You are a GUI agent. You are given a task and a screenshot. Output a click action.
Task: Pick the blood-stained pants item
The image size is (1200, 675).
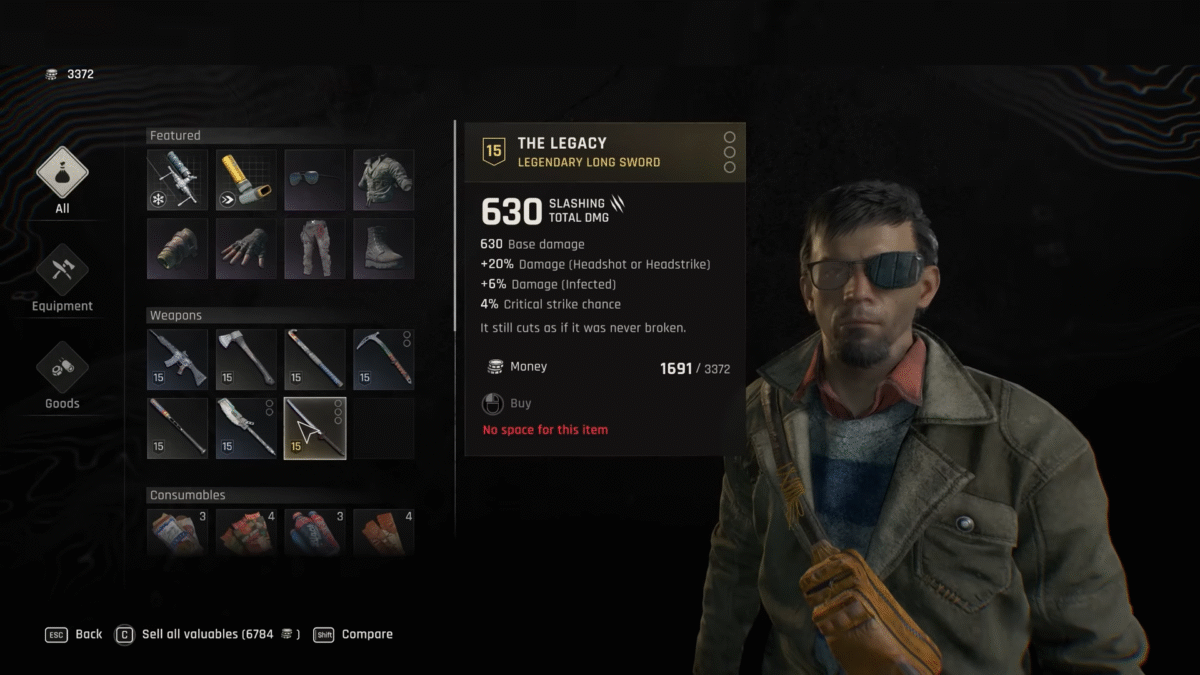point(315,249)
